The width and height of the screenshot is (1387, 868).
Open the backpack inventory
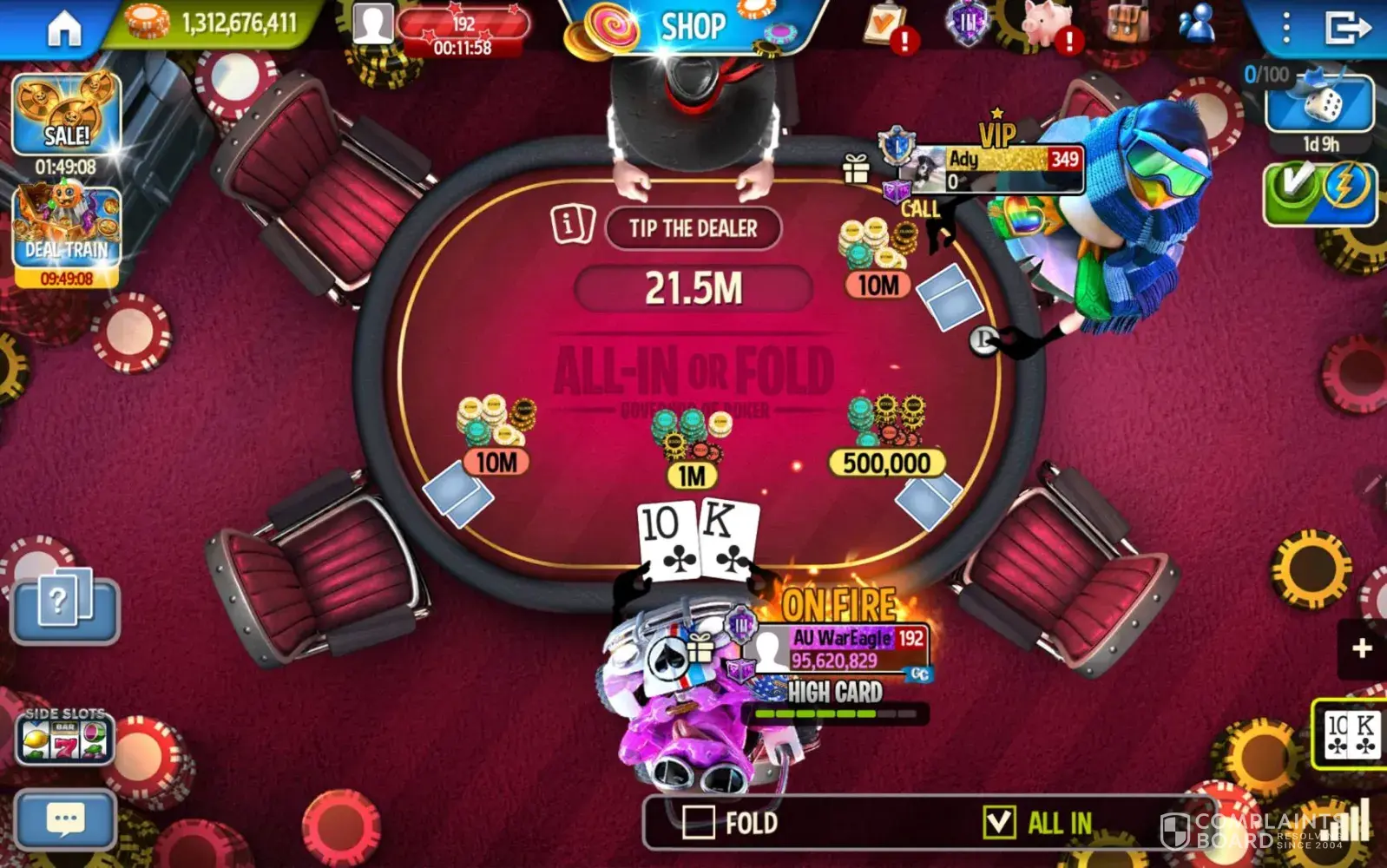click(x=1127, y=23)
